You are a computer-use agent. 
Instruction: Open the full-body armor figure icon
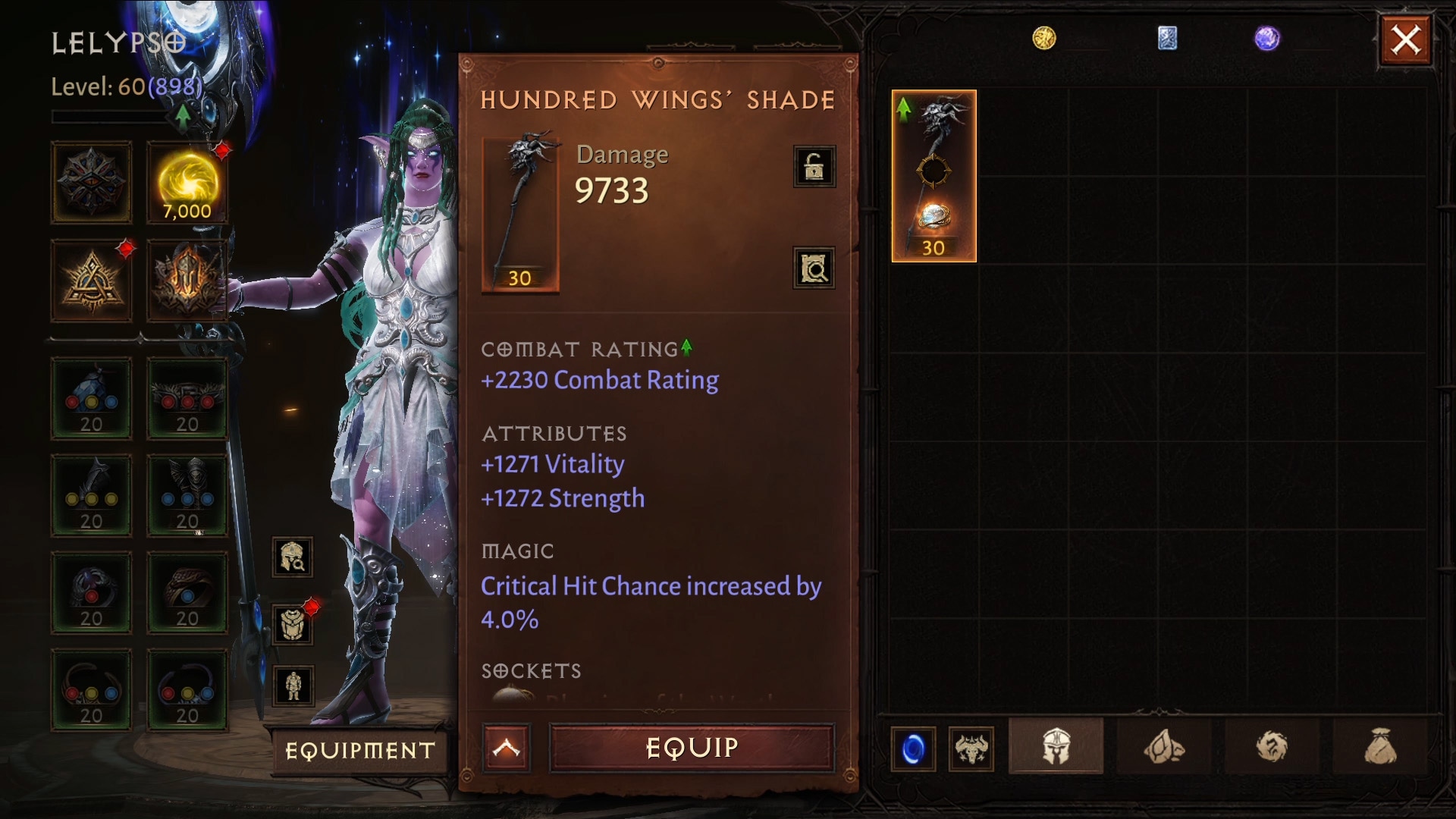[293, 686]
